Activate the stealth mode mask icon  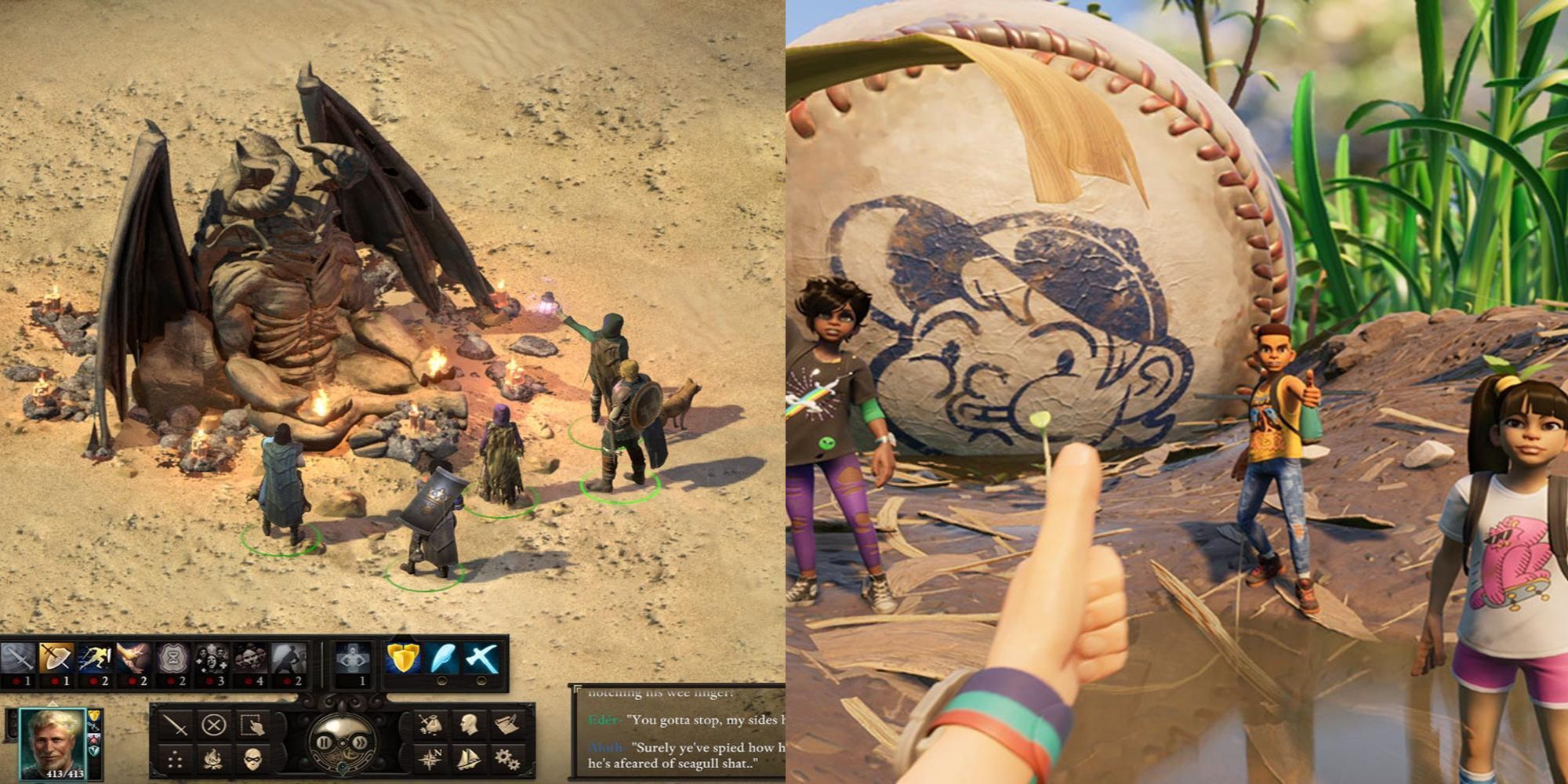tap(253, 759)
